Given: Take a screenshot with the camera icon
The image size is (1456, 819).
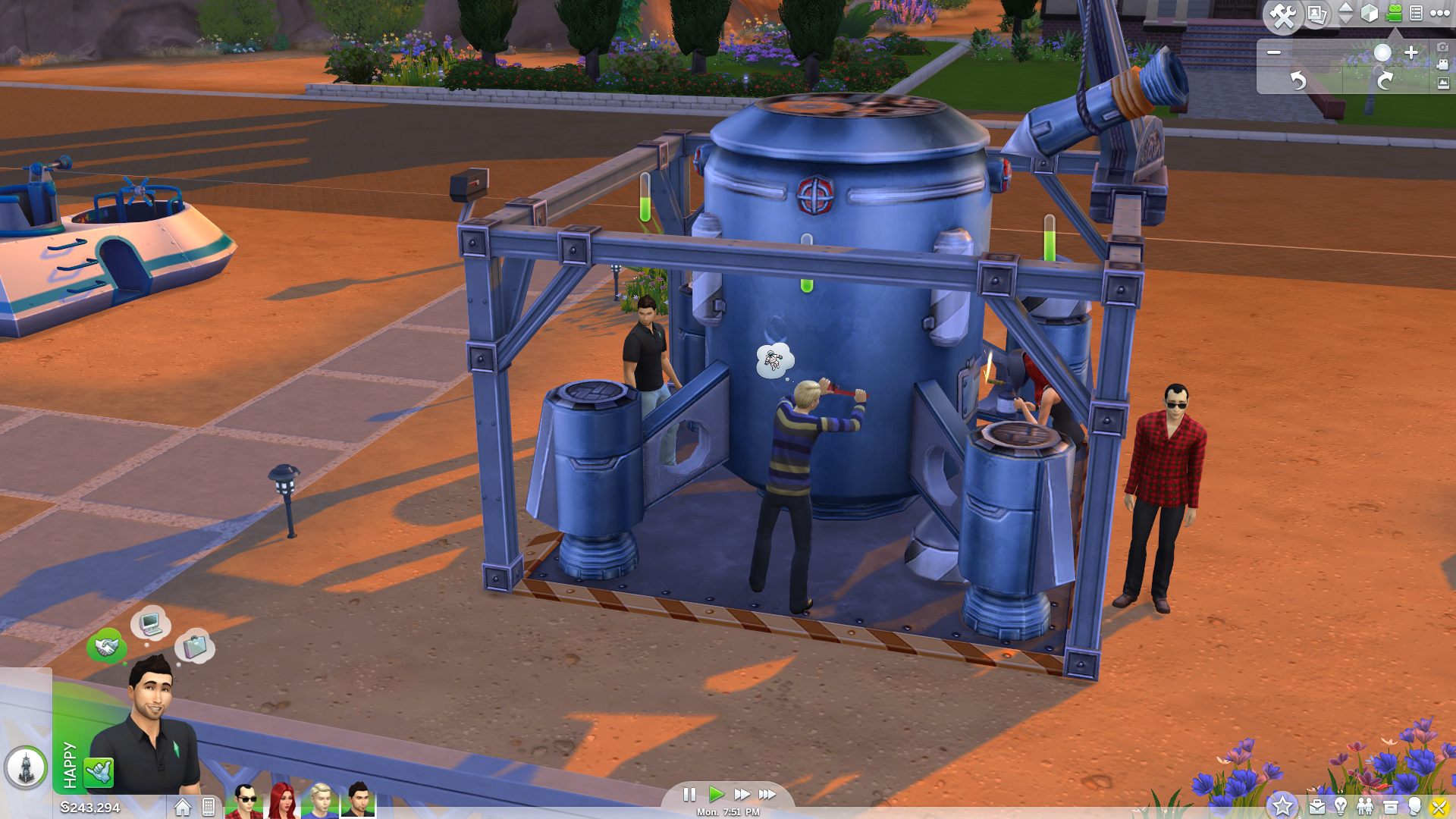Looking at the screenshot, I should click(x=1442, y=49).
